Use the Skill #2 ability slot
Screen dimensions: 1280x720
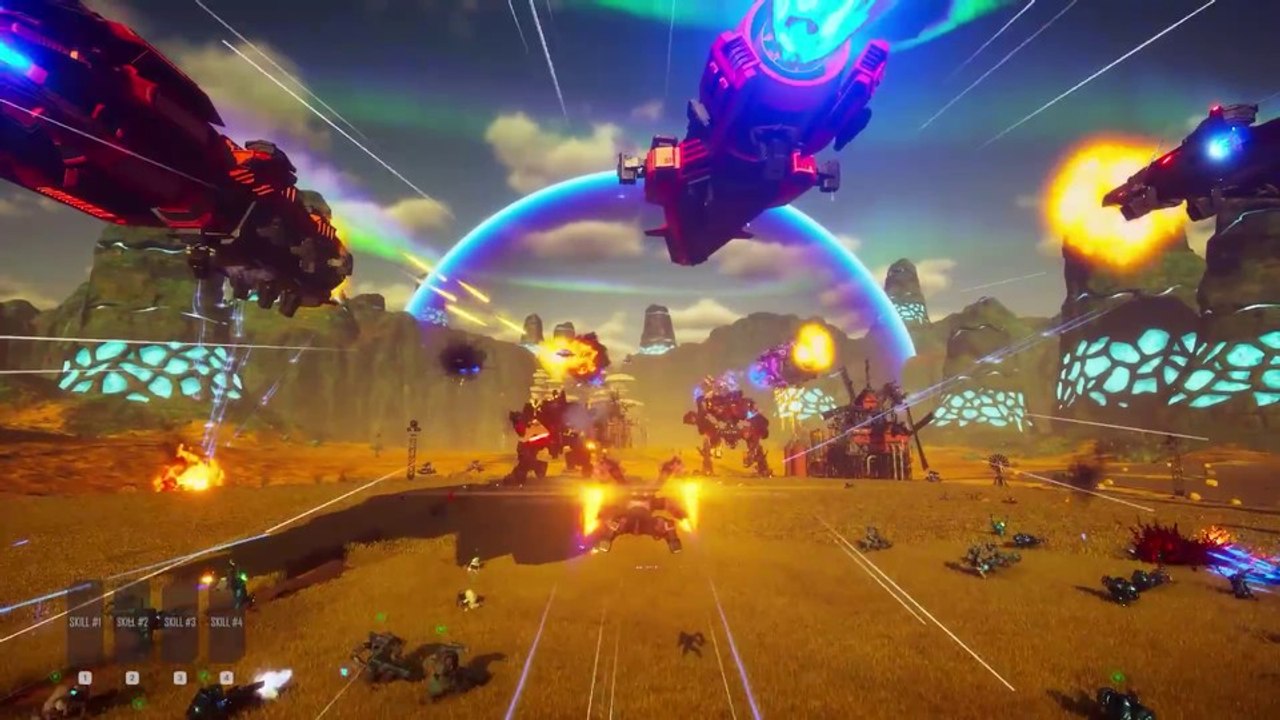[132, 623]
